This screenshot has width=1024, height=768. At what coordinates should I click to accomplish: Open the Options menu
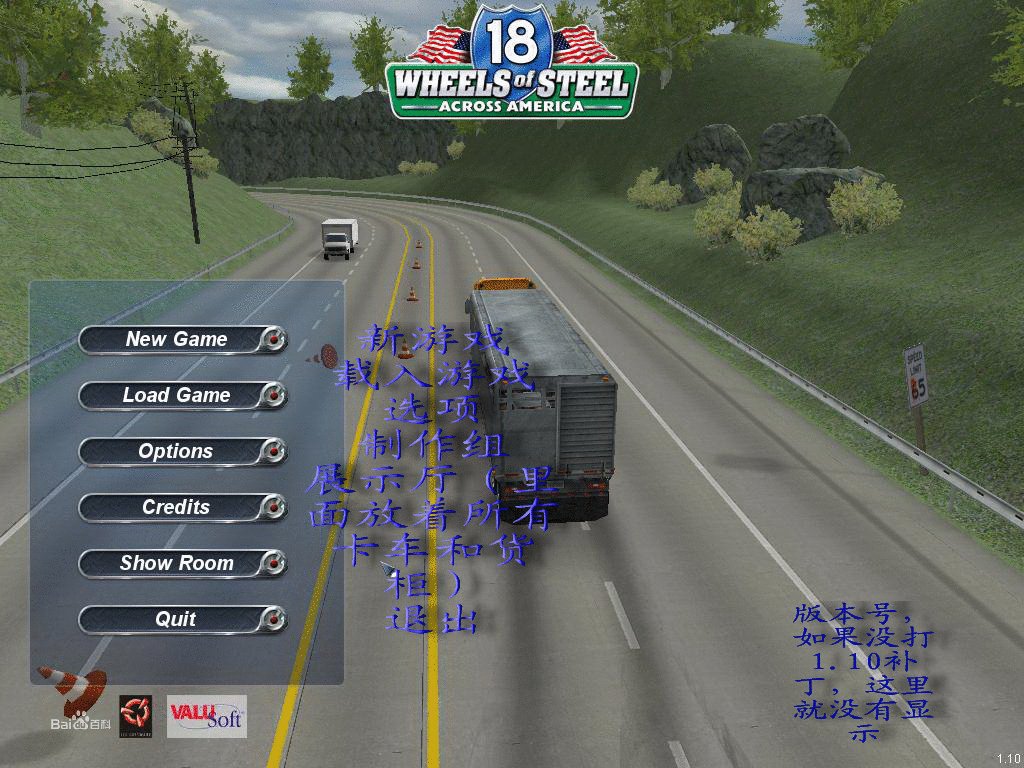pyautogui.click(x=178, y=452)
